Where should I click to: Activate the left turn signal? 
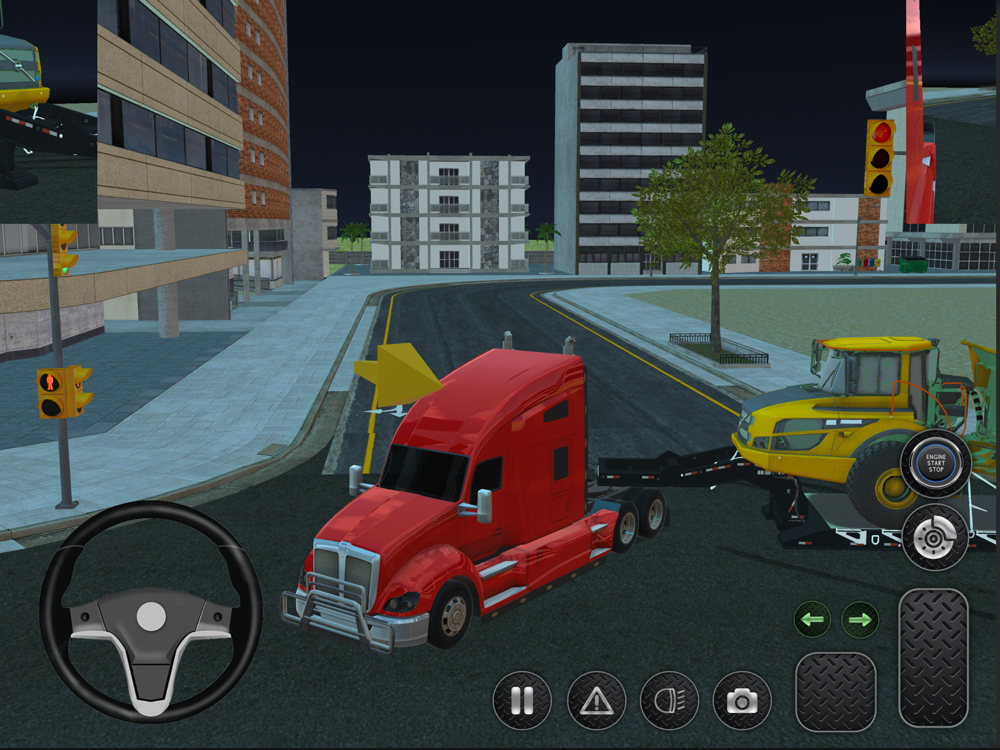pos(813,620)
